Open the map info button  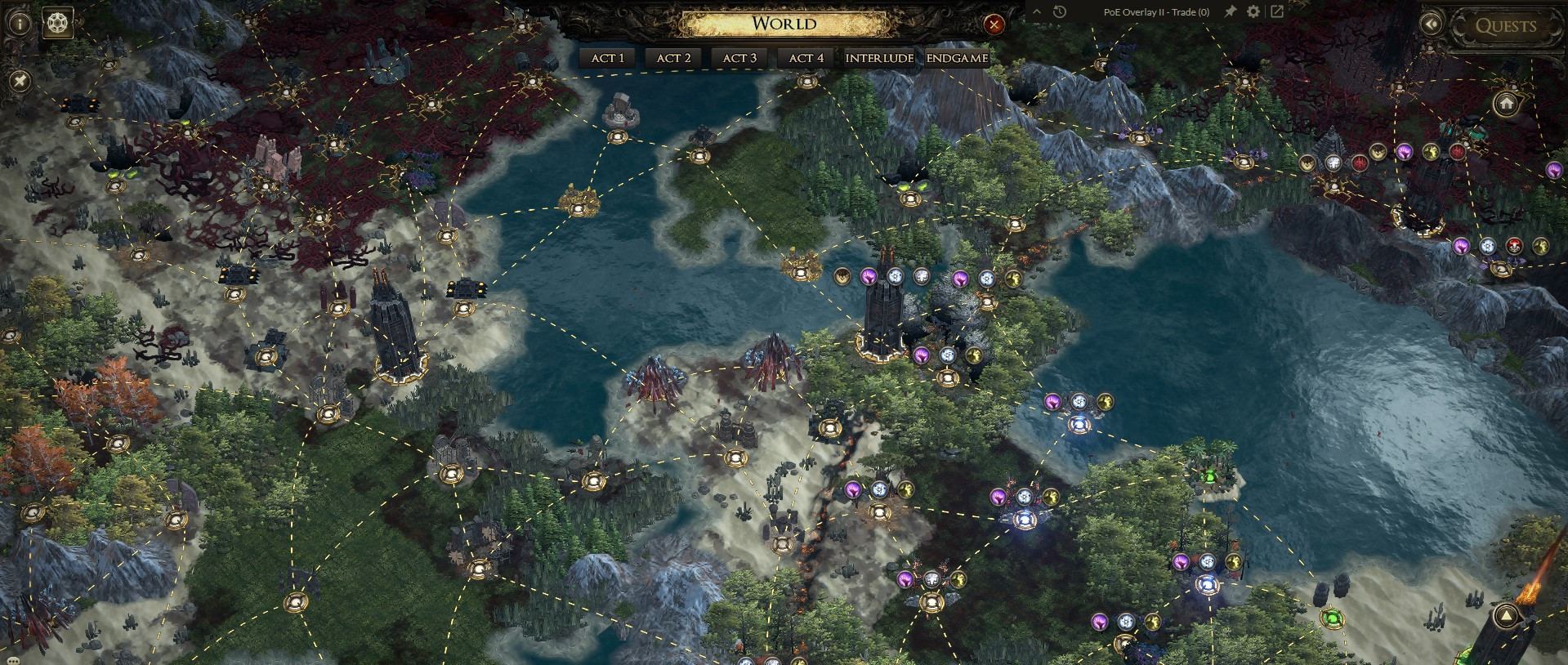(20, 23)
